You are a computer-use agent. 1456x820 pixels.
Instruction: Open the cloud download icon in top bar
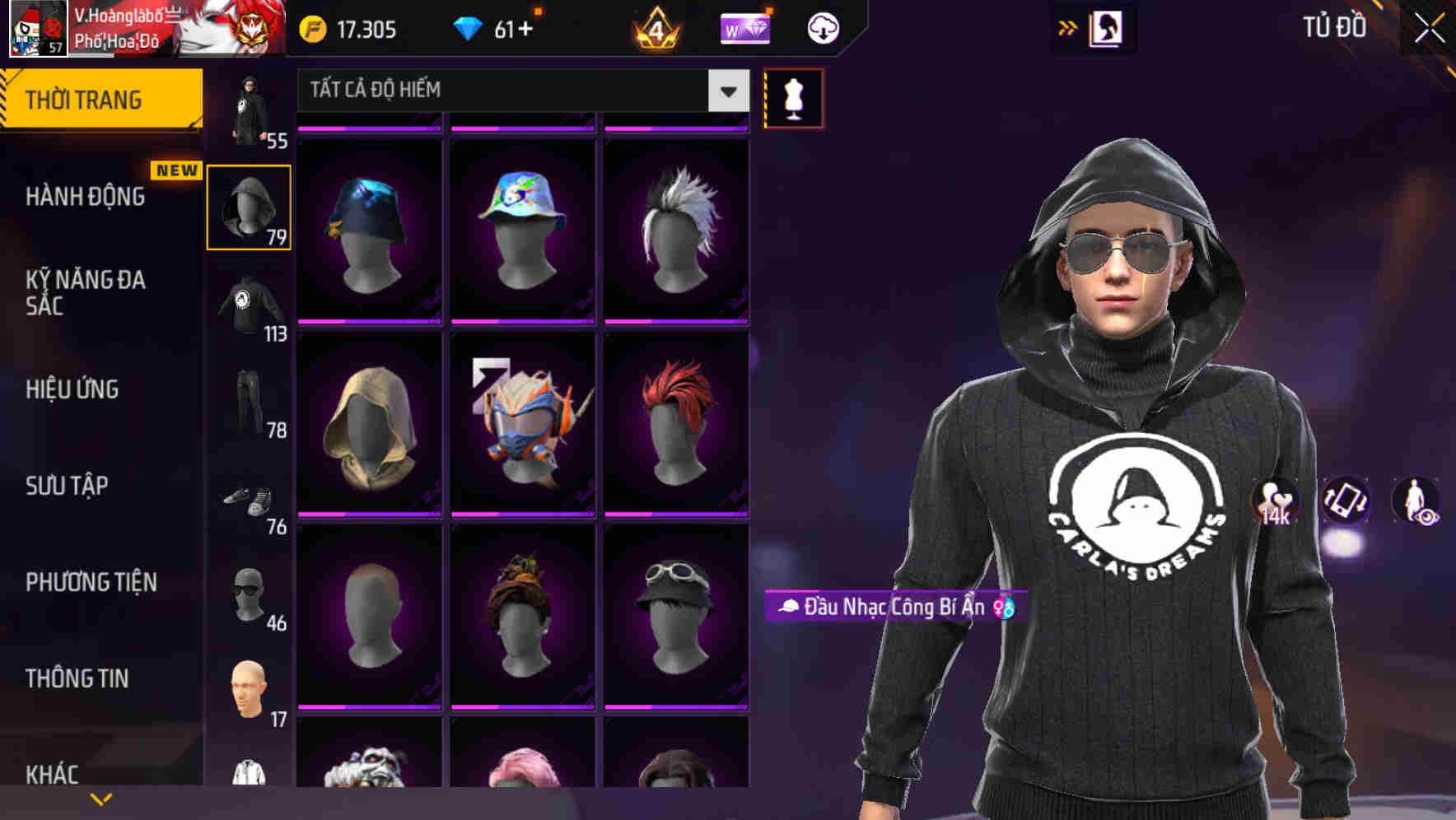[821, 27]
